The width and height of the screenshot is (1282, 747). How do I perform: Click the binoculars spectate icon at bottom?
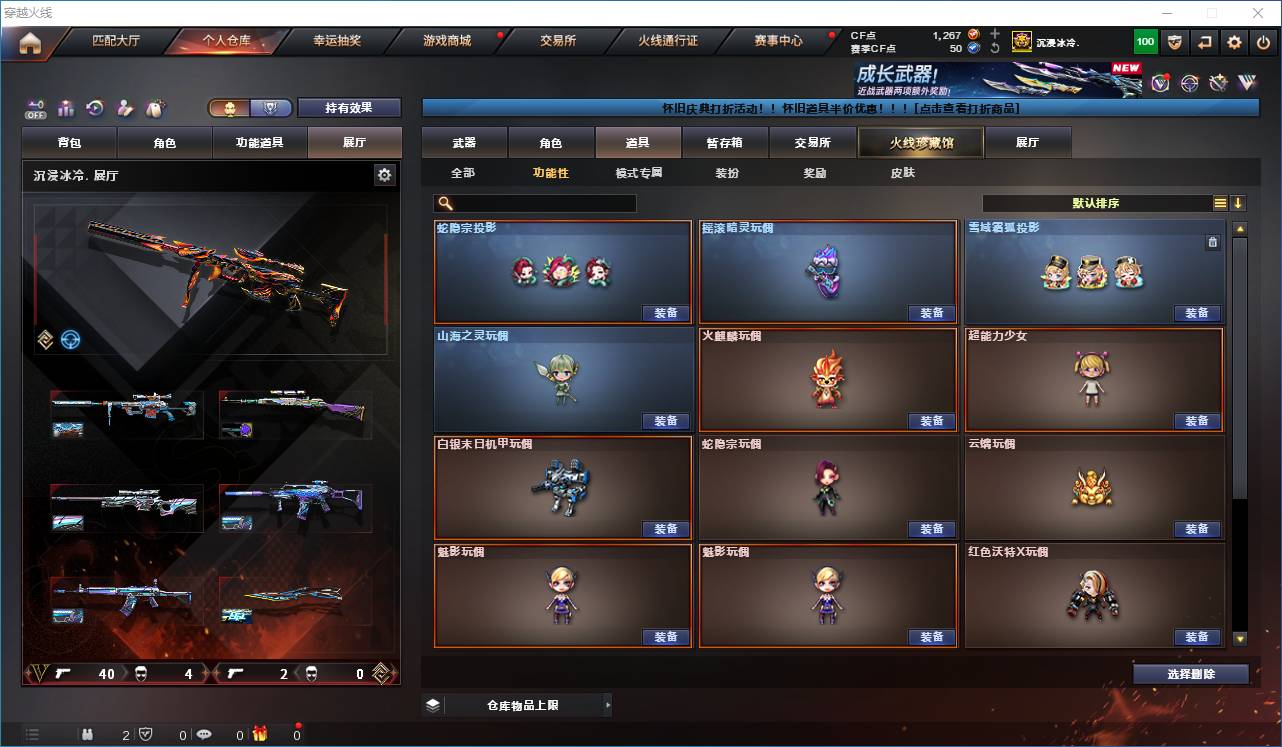[x=89, y=732]
